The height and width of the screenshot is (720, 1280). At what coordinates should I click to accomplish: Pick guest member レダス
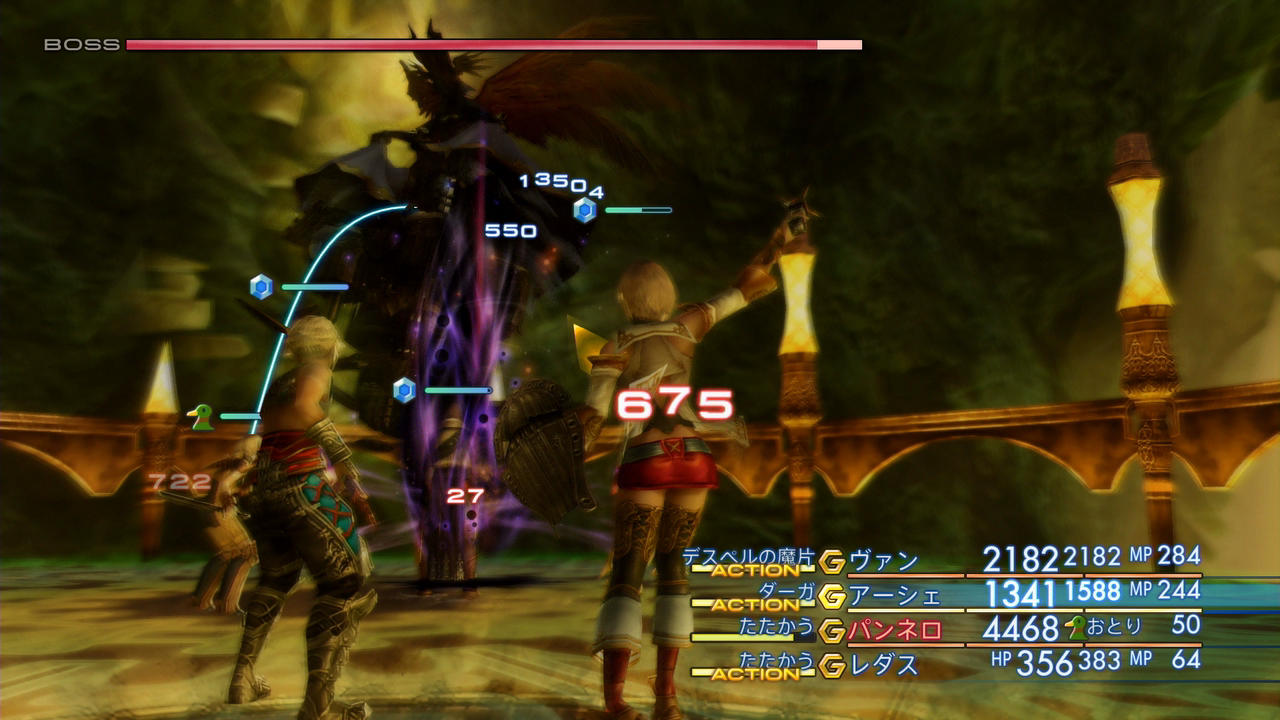[x=883, y=664]
